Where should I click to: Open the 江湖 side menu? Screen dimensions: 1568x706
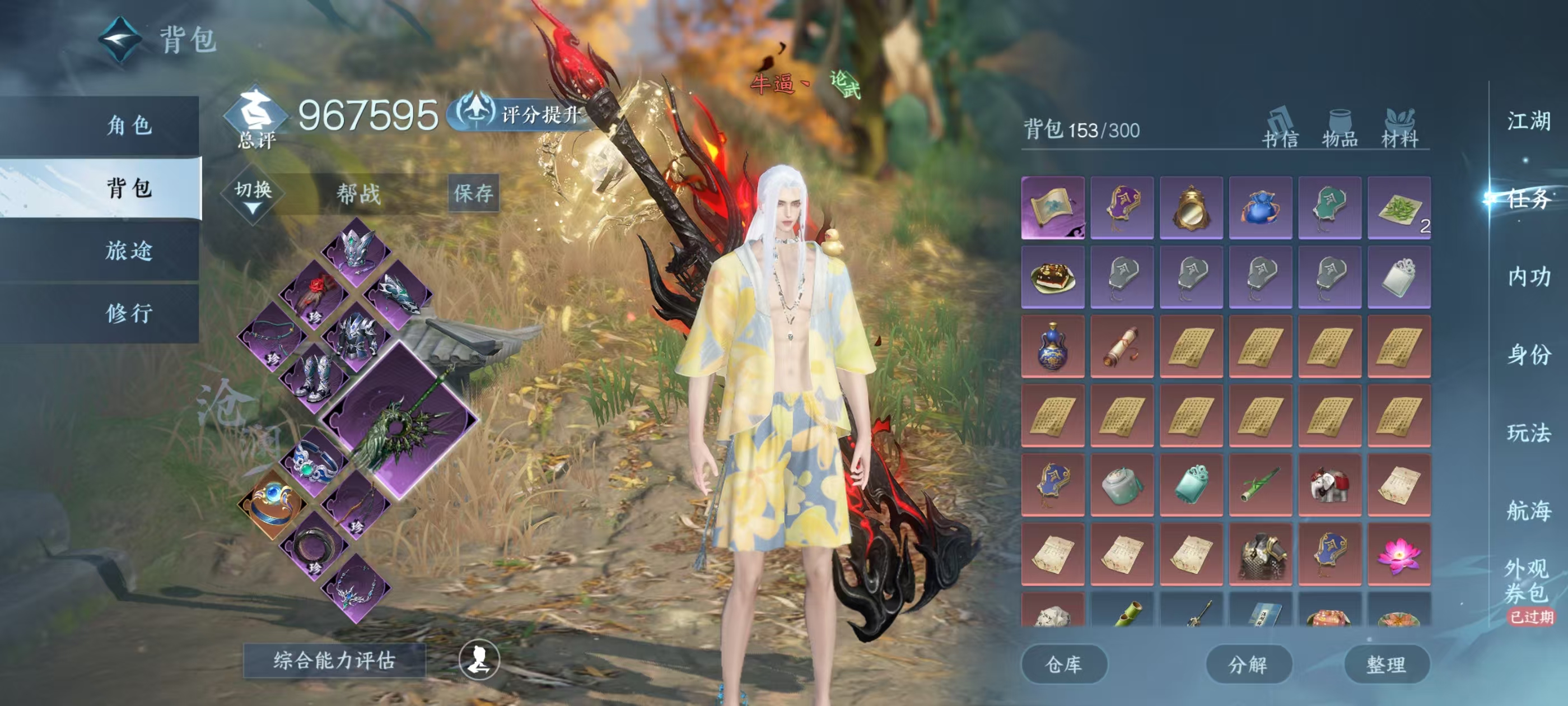click(x=1528, y=120)
